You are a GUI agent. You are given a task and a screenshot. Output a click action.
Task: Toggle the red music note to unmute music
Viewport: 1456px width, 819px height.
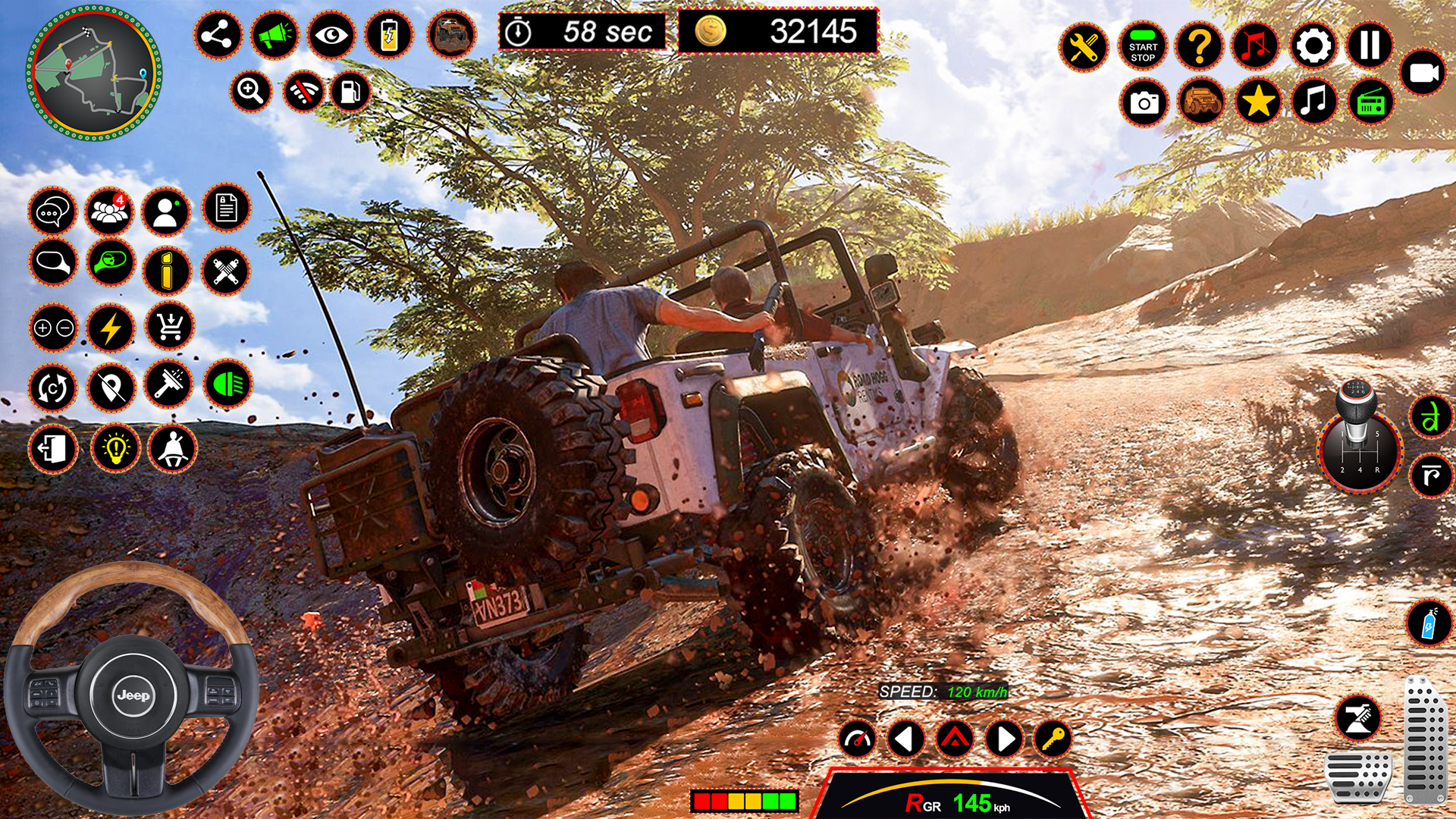coord(1257,45)
